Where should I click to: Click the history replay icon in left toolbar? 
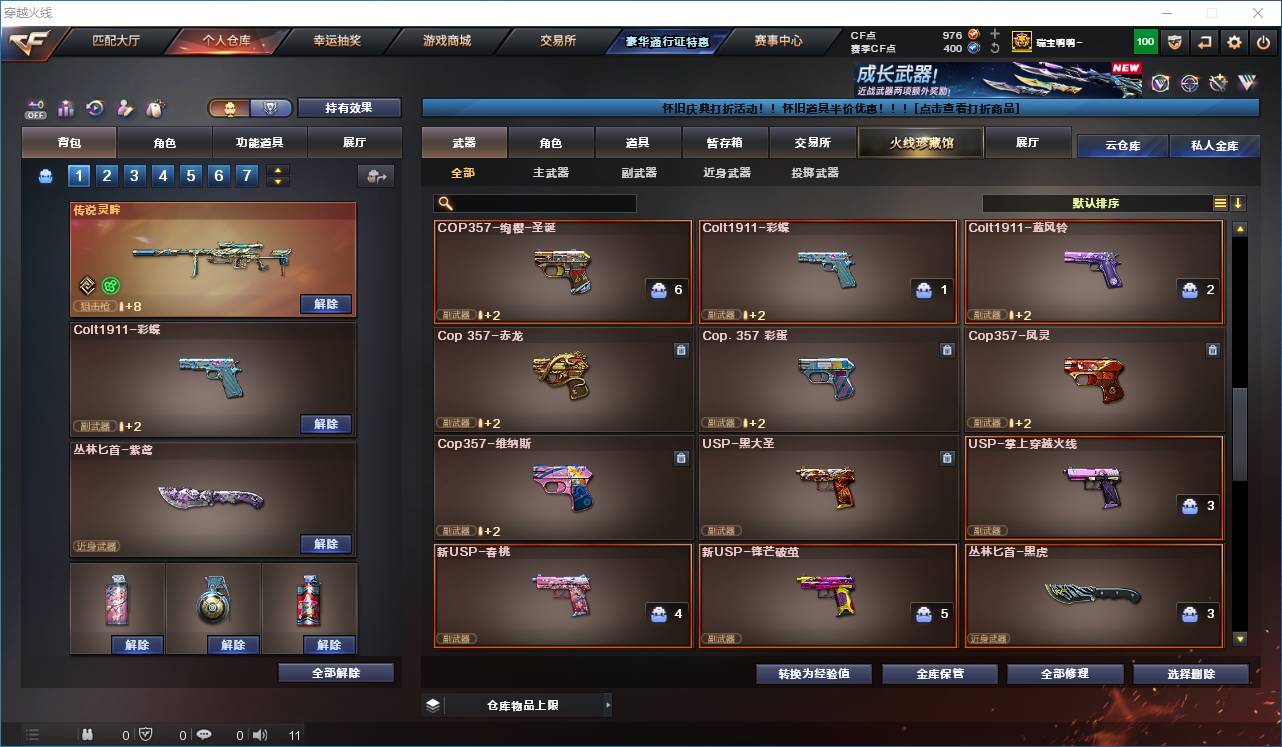click(x=94, y=108)
